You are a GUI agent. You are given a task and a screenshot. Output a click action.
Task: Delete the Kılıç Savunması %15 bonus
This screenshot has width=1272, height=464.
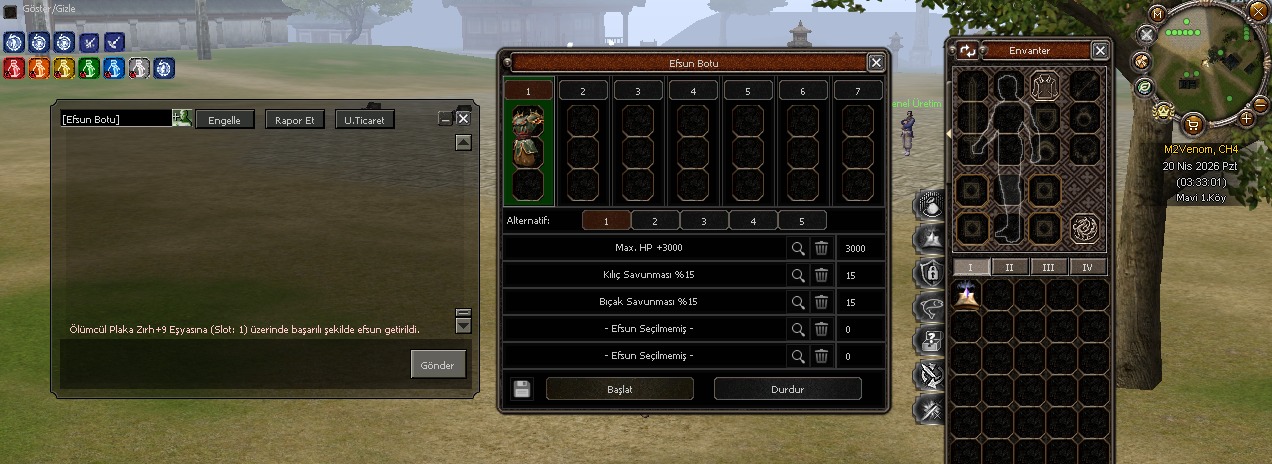(x=821, y=275)
